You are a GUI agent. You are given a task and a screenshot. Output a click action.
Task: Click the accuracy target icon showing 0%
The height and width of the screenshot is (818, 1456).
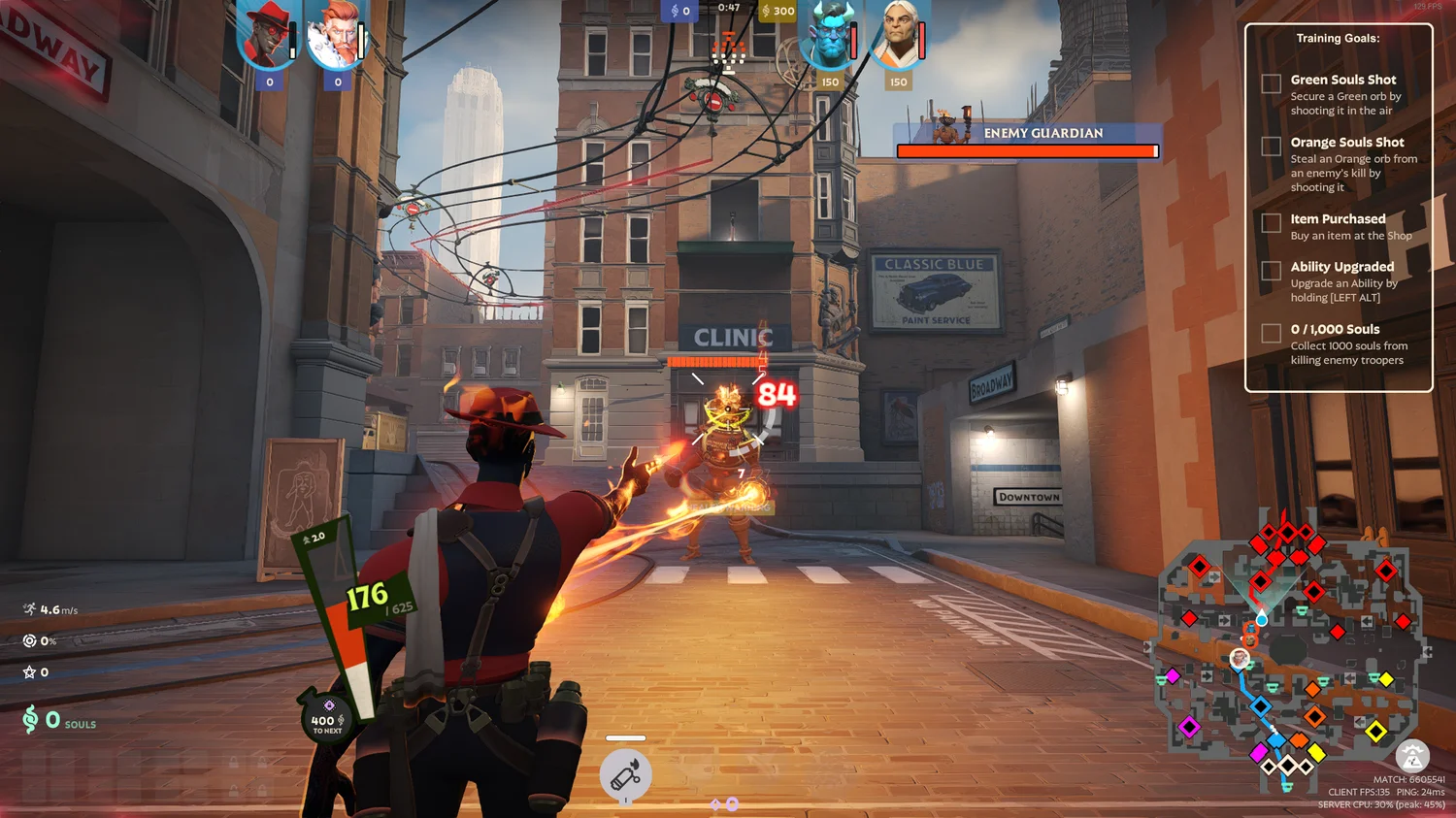(x=28, y=640)
